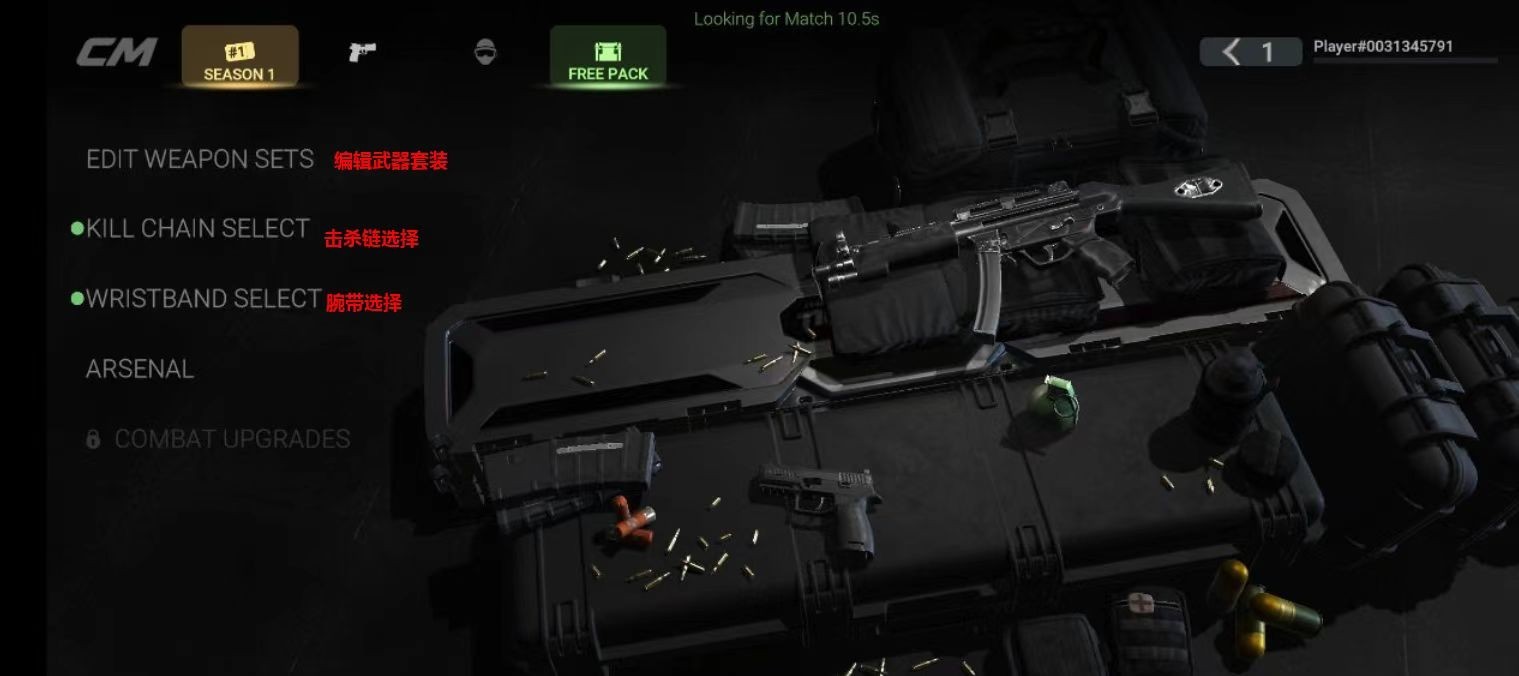The height and width of the screenshot is (676, 1519).
Task: Select the locked Combat Upgrades entry
Action: tap(232, 439)
